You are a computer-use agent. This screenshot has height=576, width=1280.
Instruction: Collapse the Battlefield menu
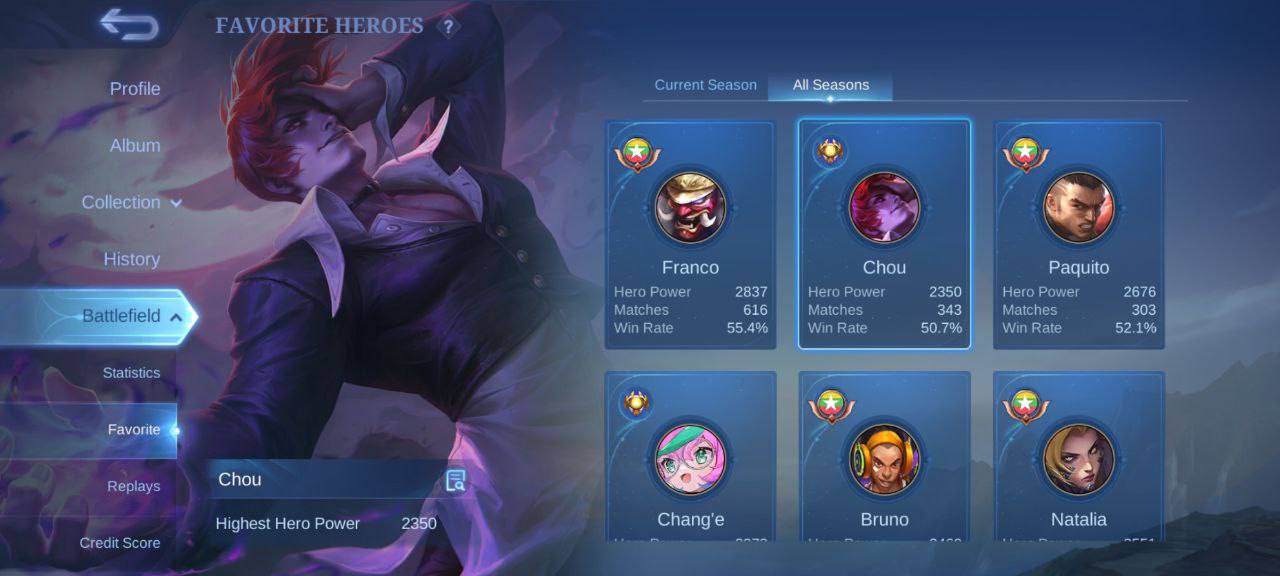pyautogui.click(x=131, y=317)
